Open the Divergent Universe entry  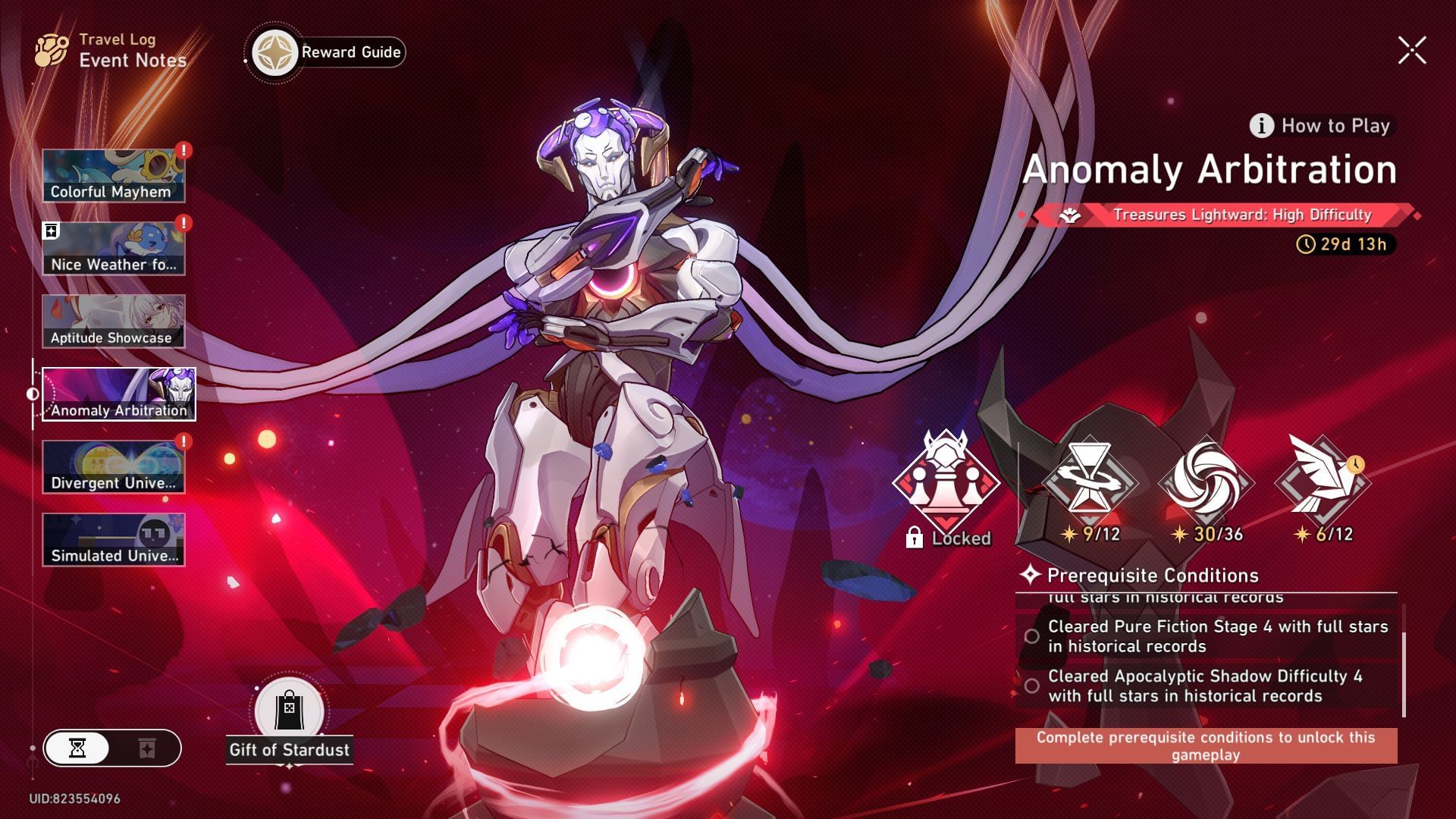tap(113, 467)
